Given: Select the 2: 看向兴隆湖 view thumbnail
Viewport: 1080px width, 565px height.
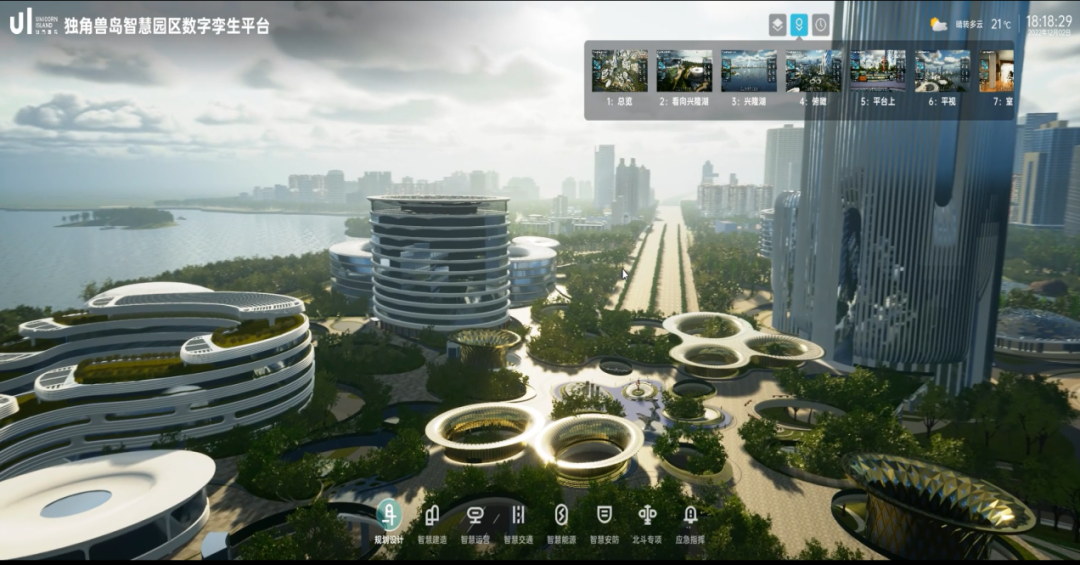Looking at the screenshot, I should pos(684,71).
